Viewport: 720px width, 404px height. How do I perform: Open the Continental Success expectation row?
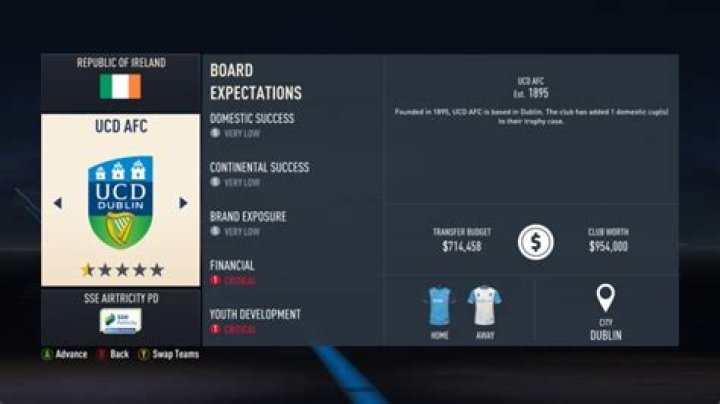coord(259,174)
